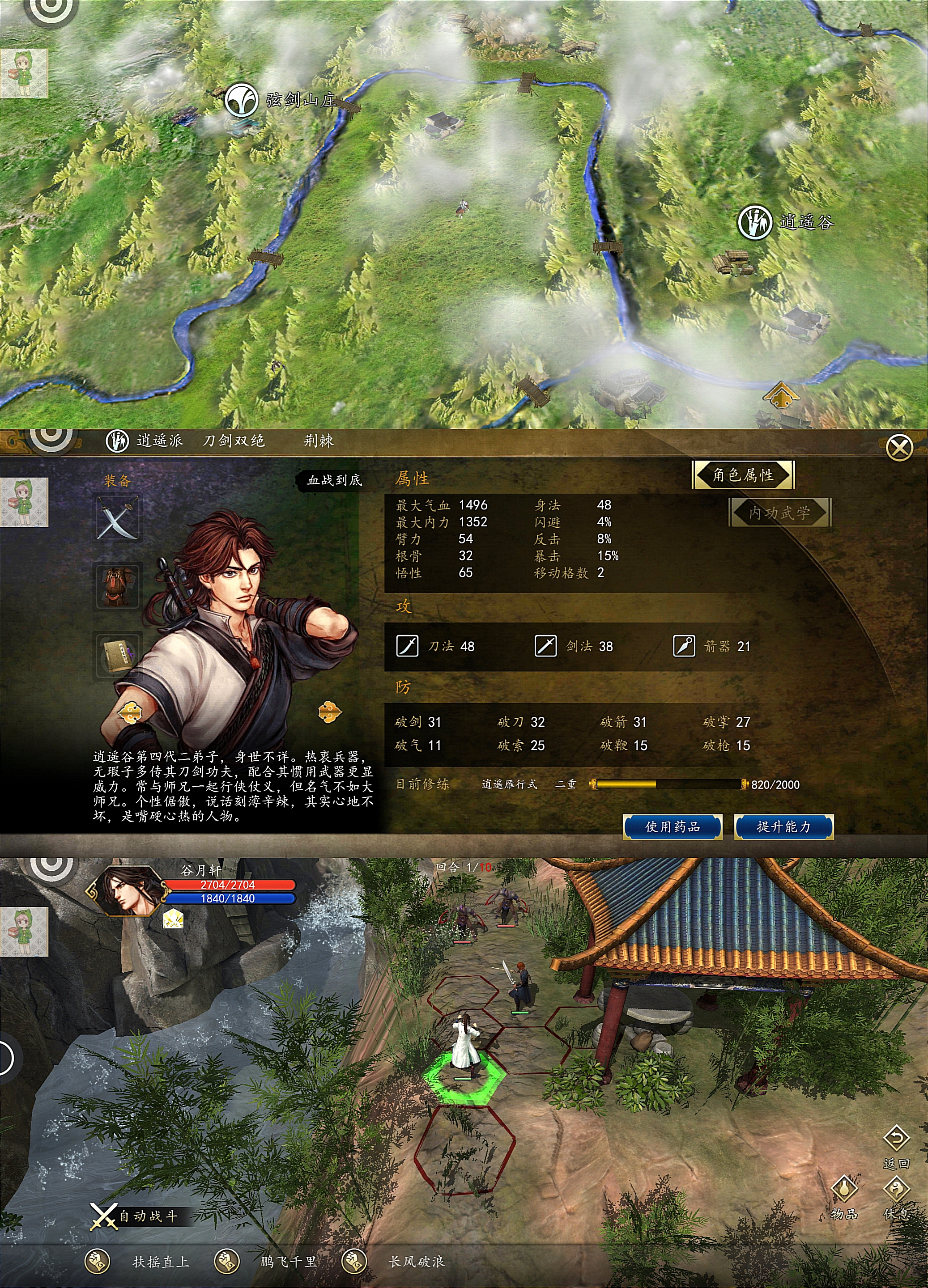Toggle 自动战斗 auto battle
This screenshot has height=1288, width=928.
click(135, 1216)
